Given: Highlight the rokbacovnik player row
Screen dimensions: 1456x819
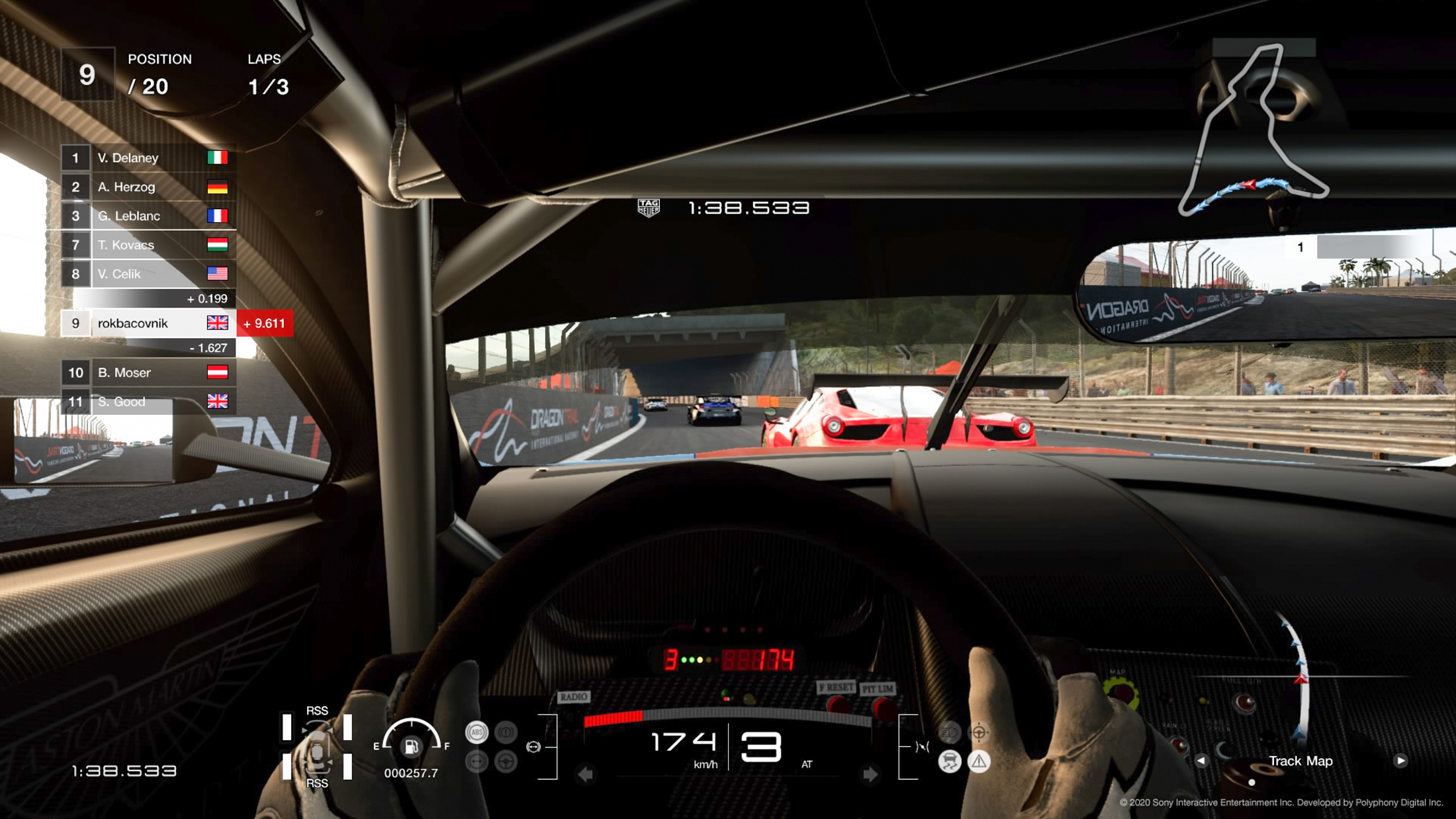Looking at the screenshot, I should tap(147, 323).
